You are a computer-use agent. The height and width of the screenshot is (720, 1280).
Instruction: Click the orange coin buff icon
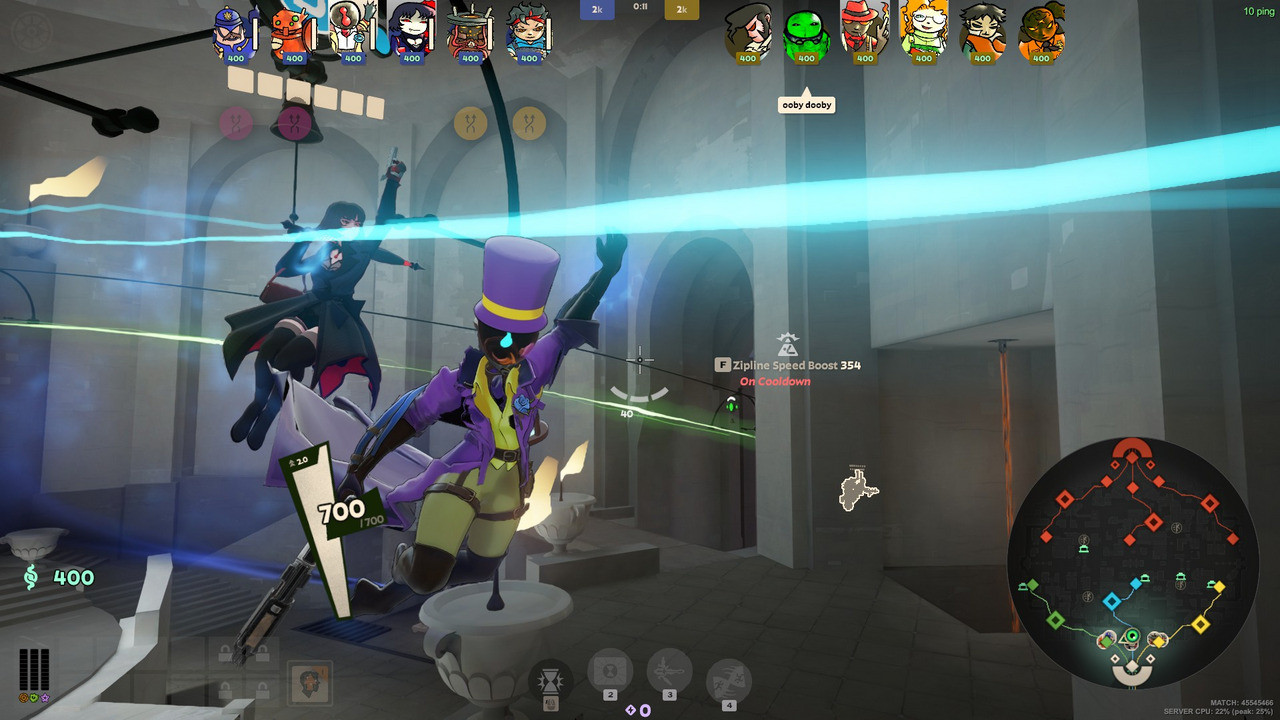[22, 697]
